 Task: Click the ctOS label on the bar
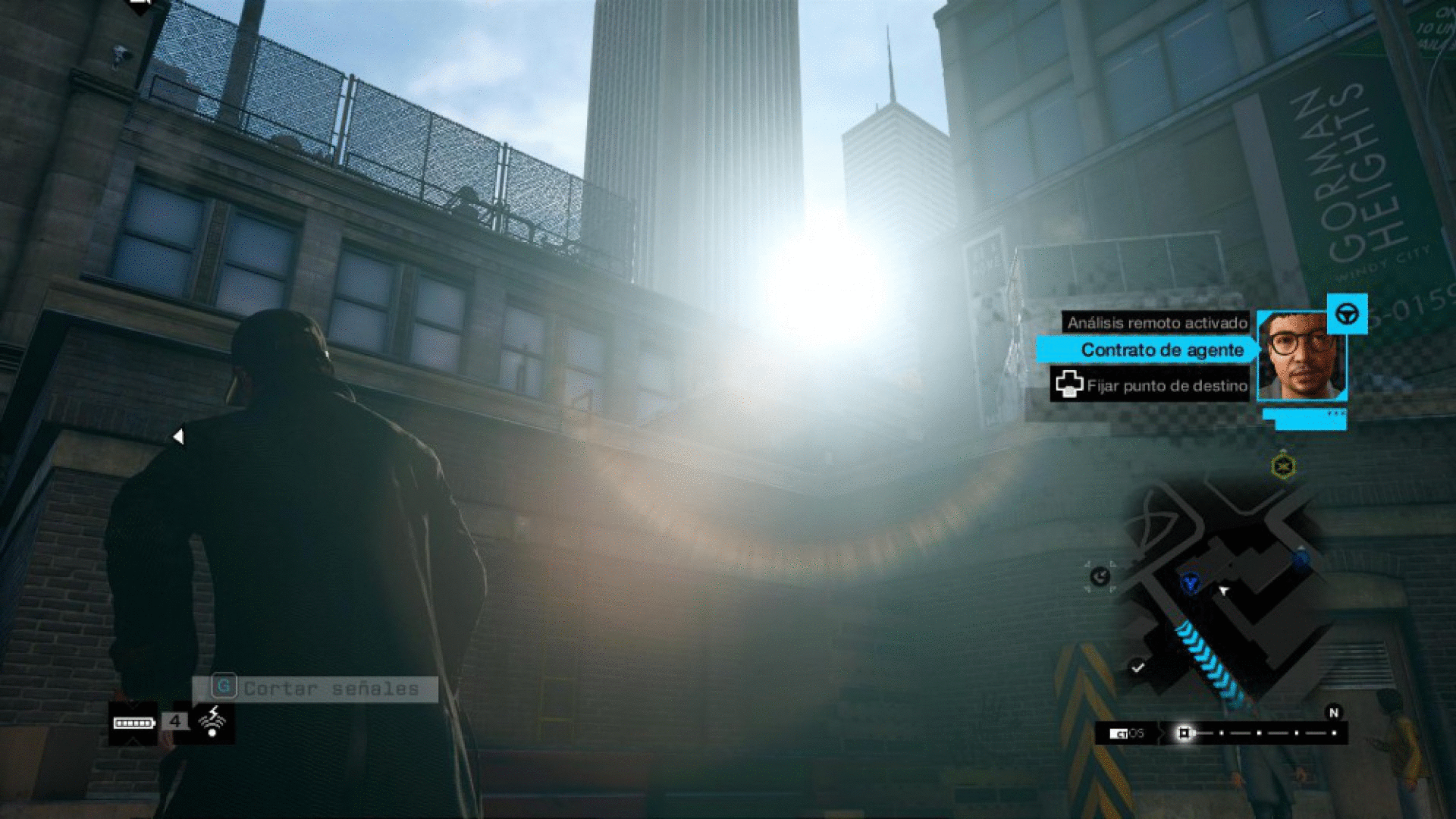(x=1127, y=733)
